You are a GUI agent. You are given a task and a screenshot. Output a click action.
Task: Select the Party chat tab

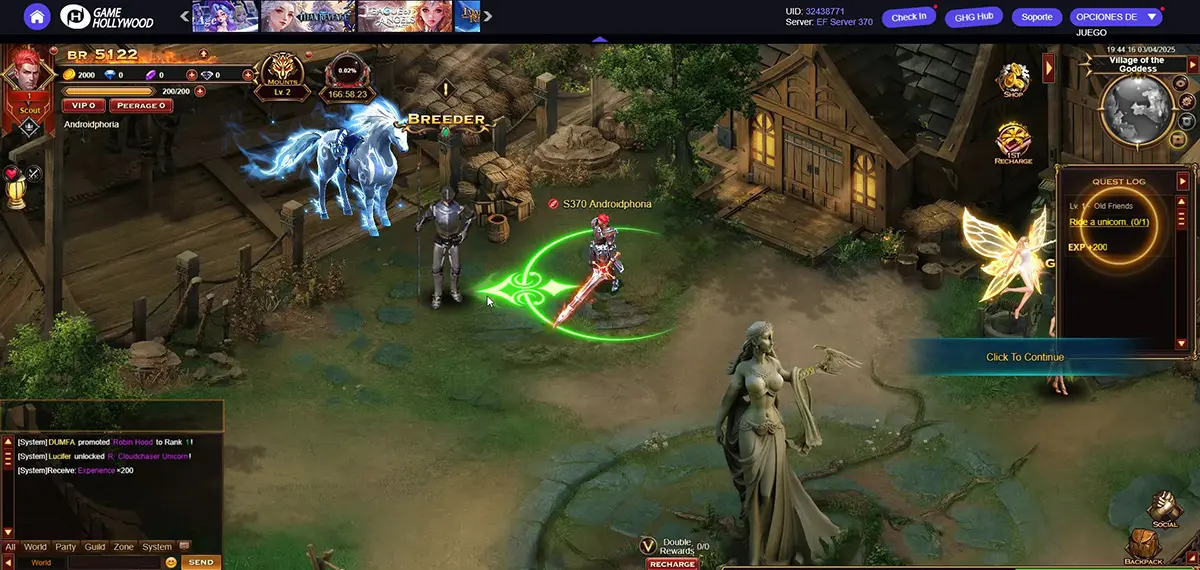coord(65,547)
